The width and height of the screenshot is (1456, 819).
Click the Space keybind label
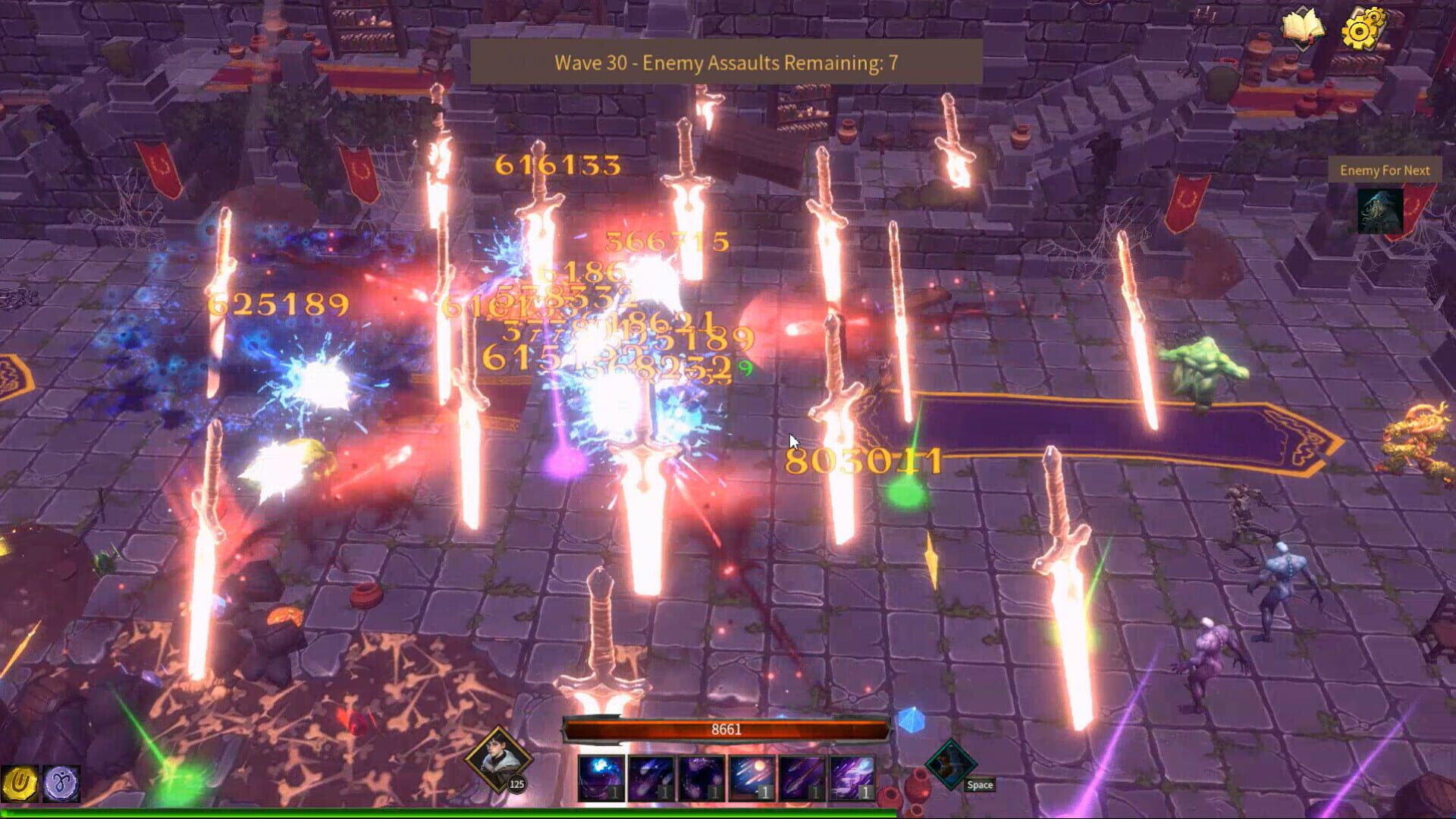[x=979, y=786]
